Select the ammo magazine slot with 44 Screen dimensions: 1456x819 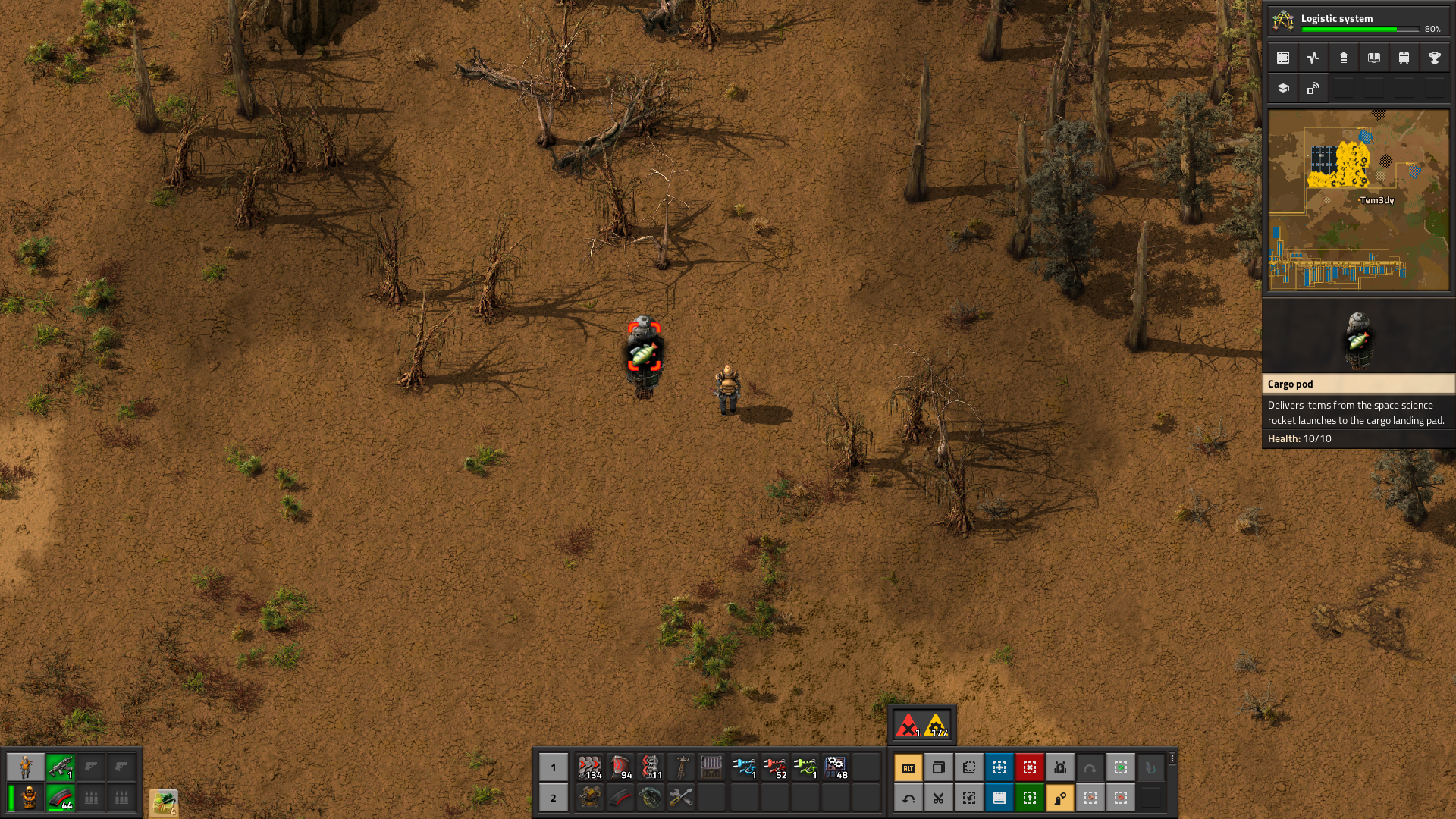pyautogui.click(x=60, y=798)
